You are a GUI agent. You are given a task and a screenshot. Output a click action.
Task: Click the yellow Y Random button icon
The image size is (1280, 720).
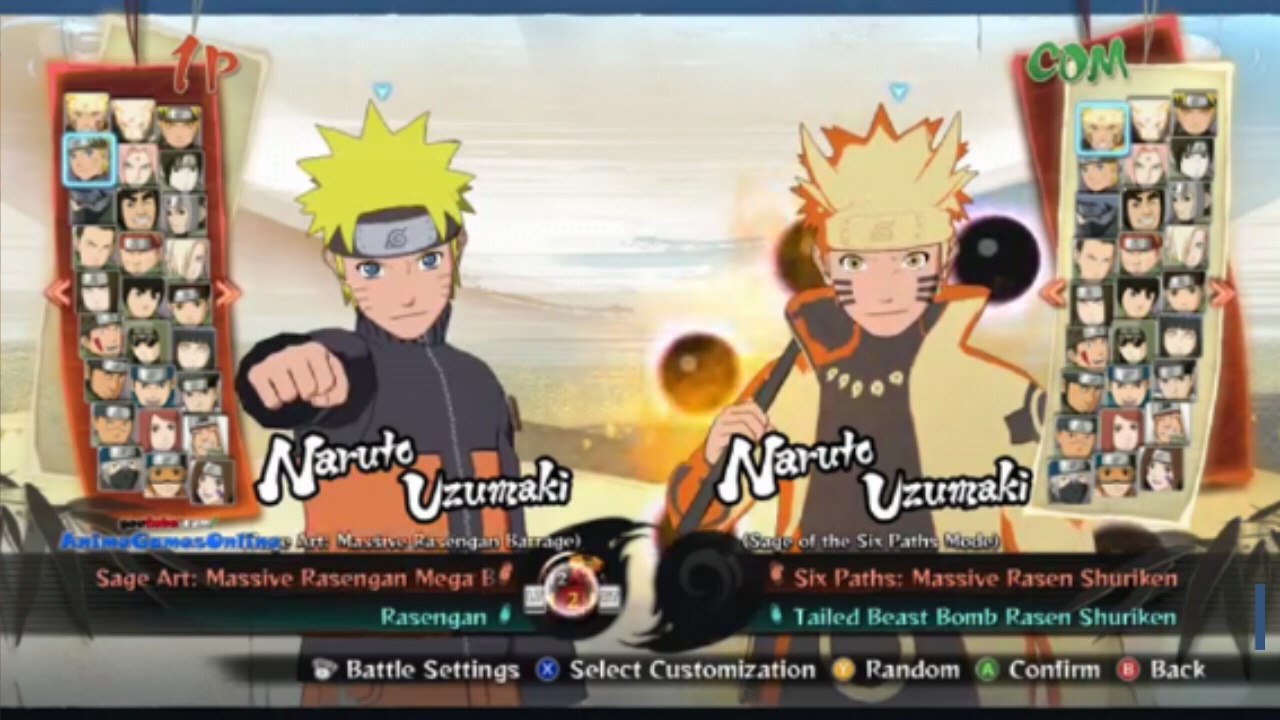click(845, 670)
